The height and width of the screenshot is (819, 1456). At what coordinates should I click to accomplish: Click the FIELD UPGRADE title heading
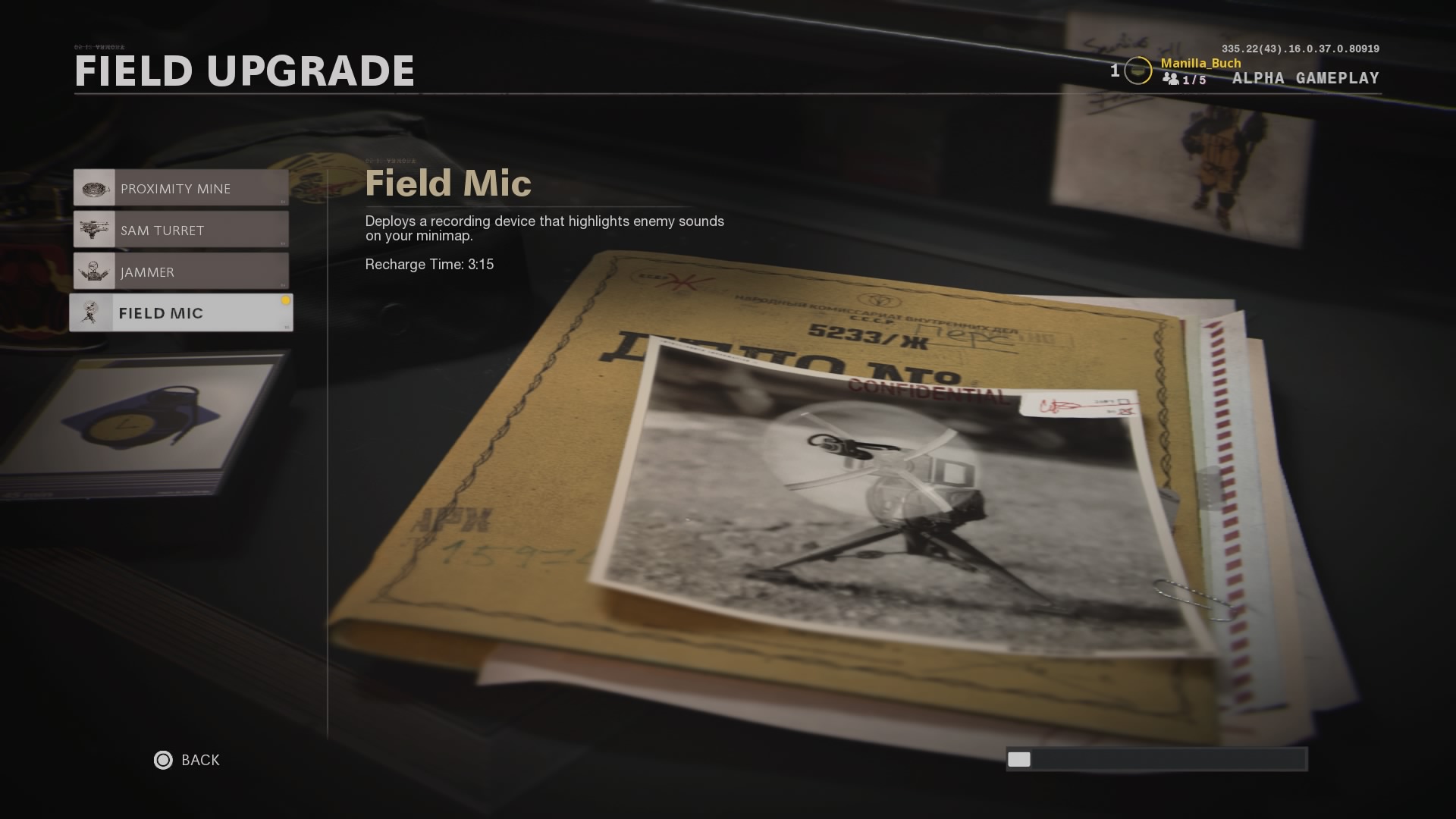point(243,71)
